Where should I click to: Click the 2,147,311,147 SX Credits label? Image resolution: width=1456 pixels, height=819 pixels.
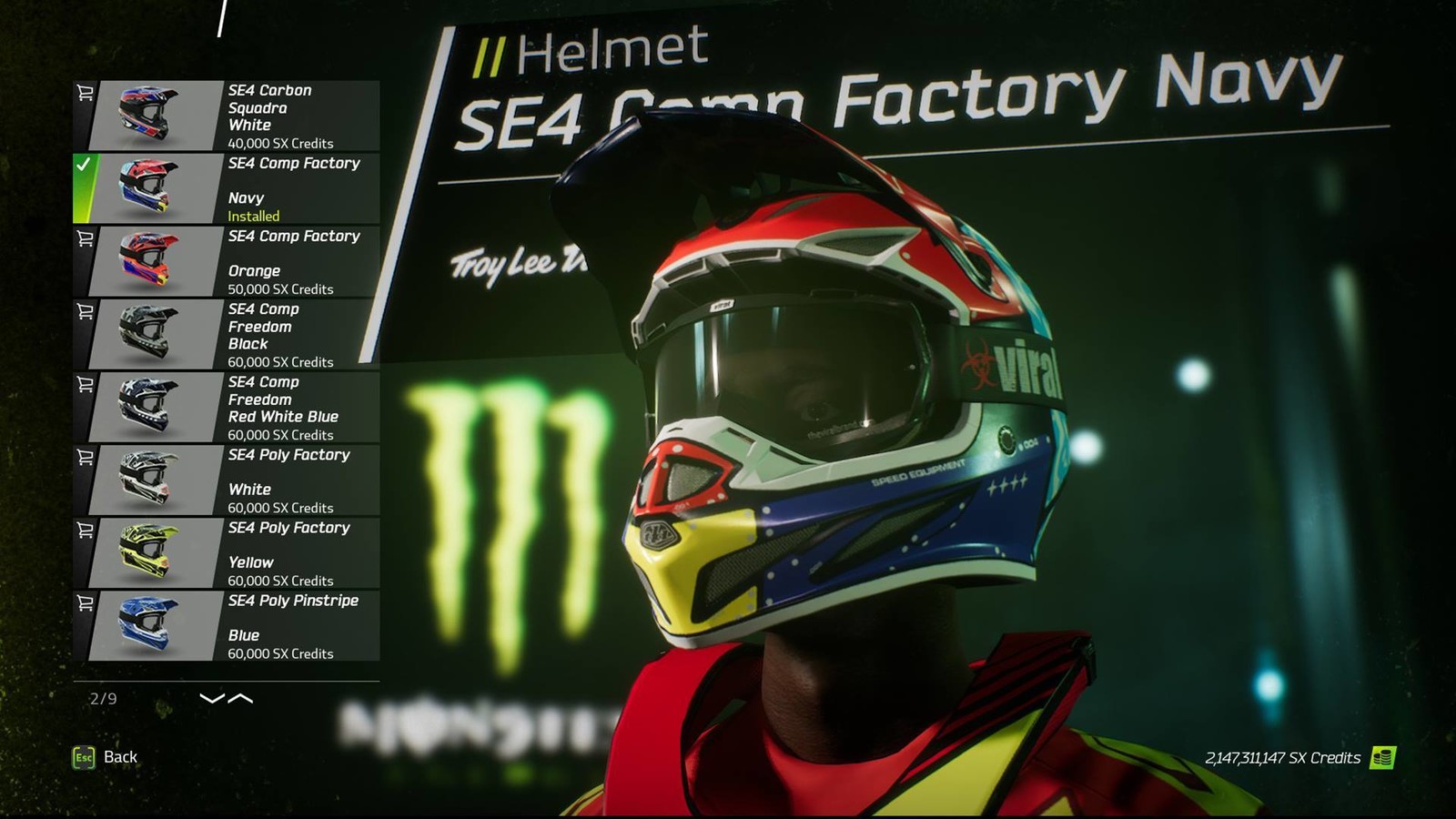point(1282,757)
